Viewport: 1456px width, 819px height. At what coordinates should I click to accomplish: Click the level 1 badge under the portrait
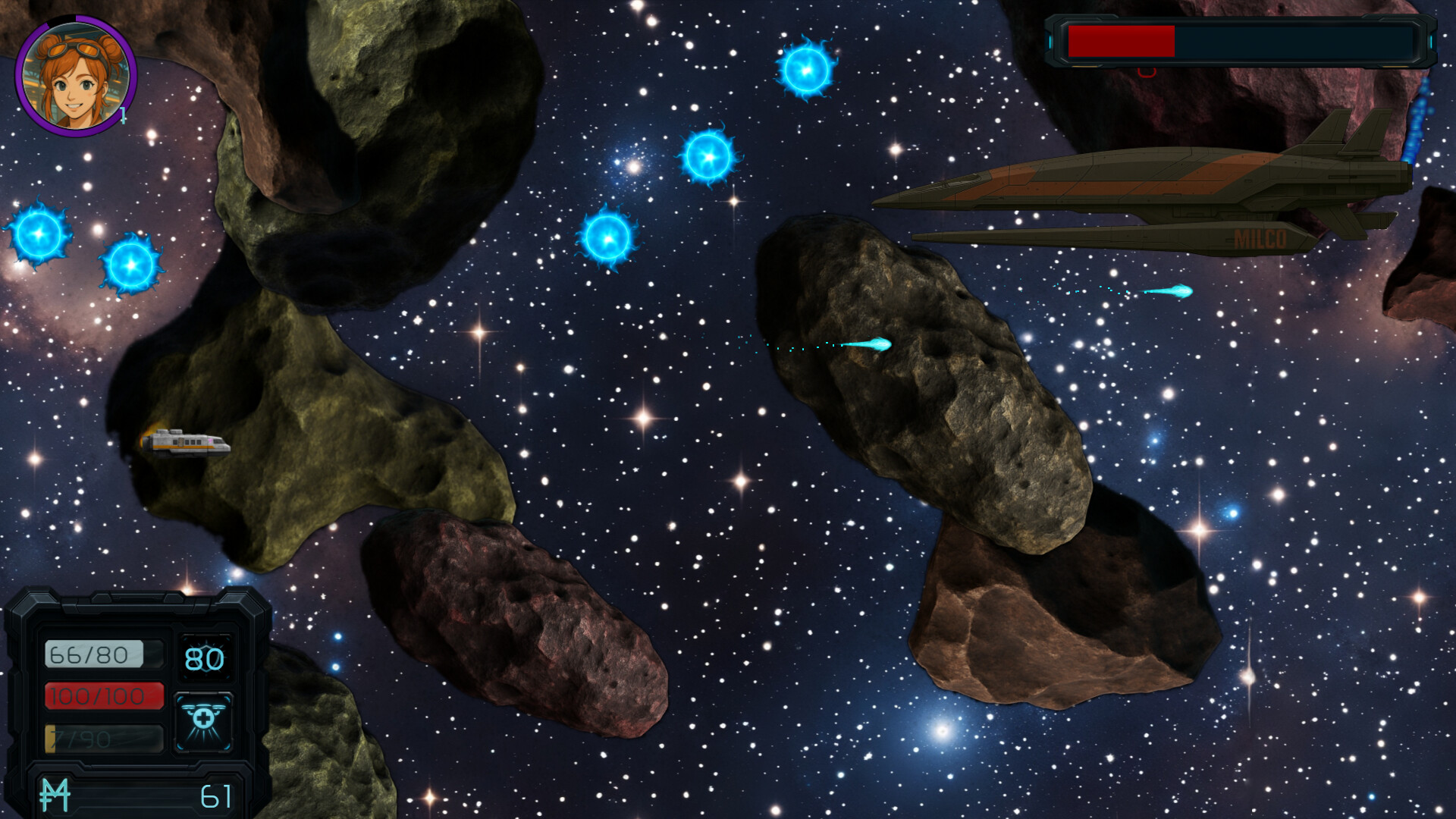pyautogui.click(x=121, y=115)
